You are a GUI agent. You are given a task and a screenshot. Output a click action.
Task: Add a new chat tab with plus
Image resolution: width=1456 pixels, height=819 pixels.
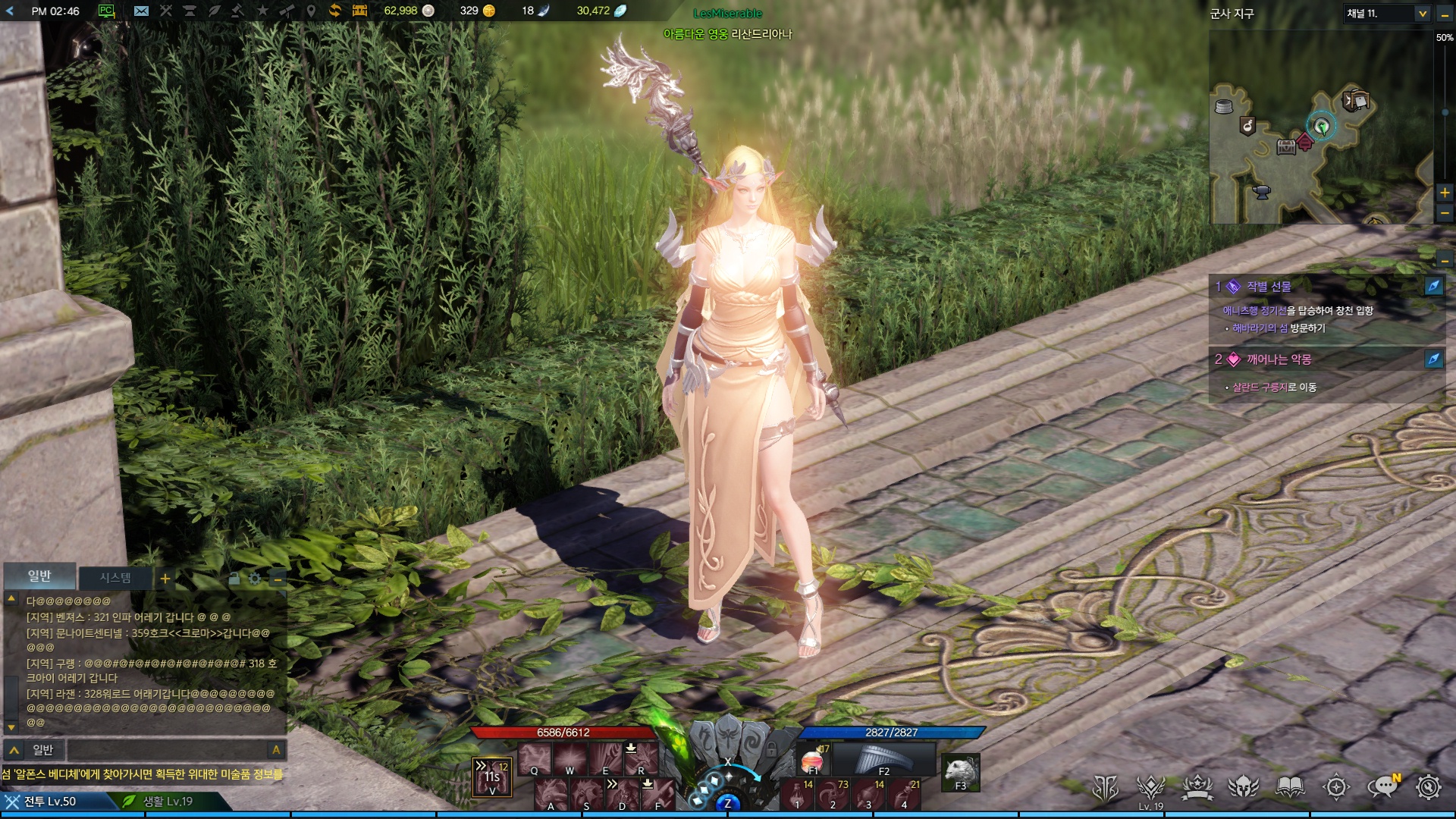click(165, 579)
